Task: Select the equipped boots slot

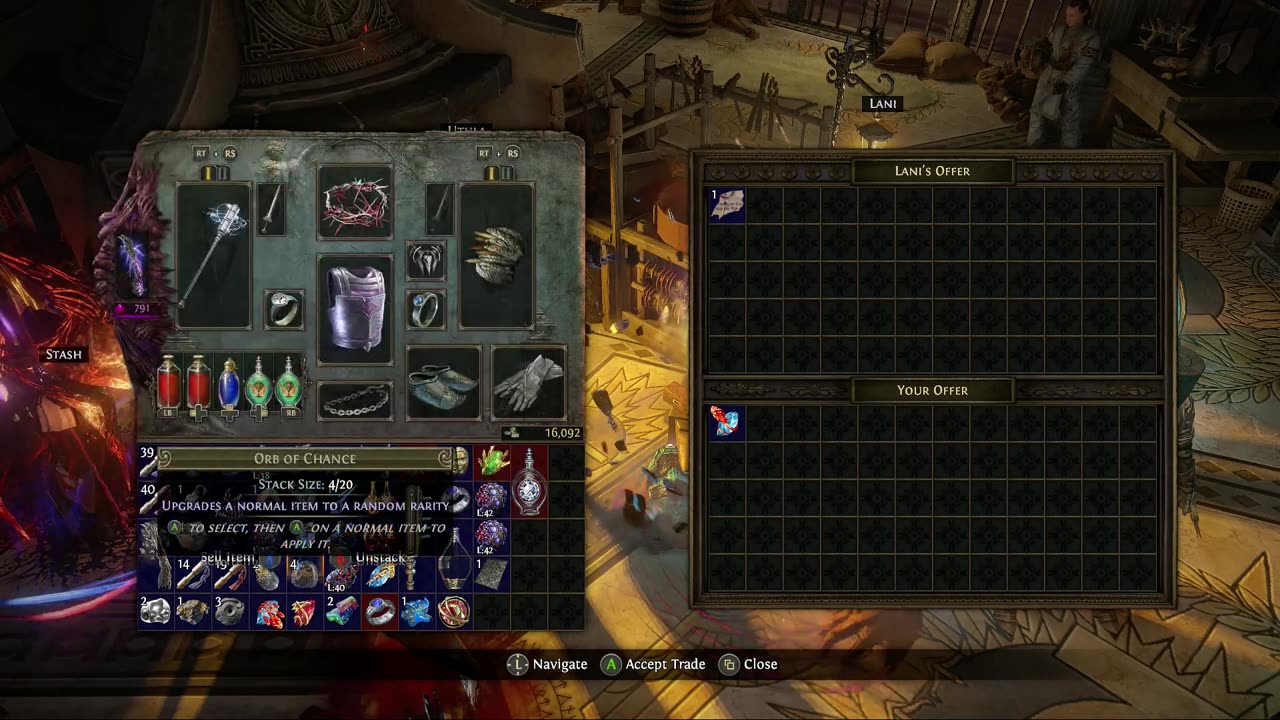Action: coord(443,382)
